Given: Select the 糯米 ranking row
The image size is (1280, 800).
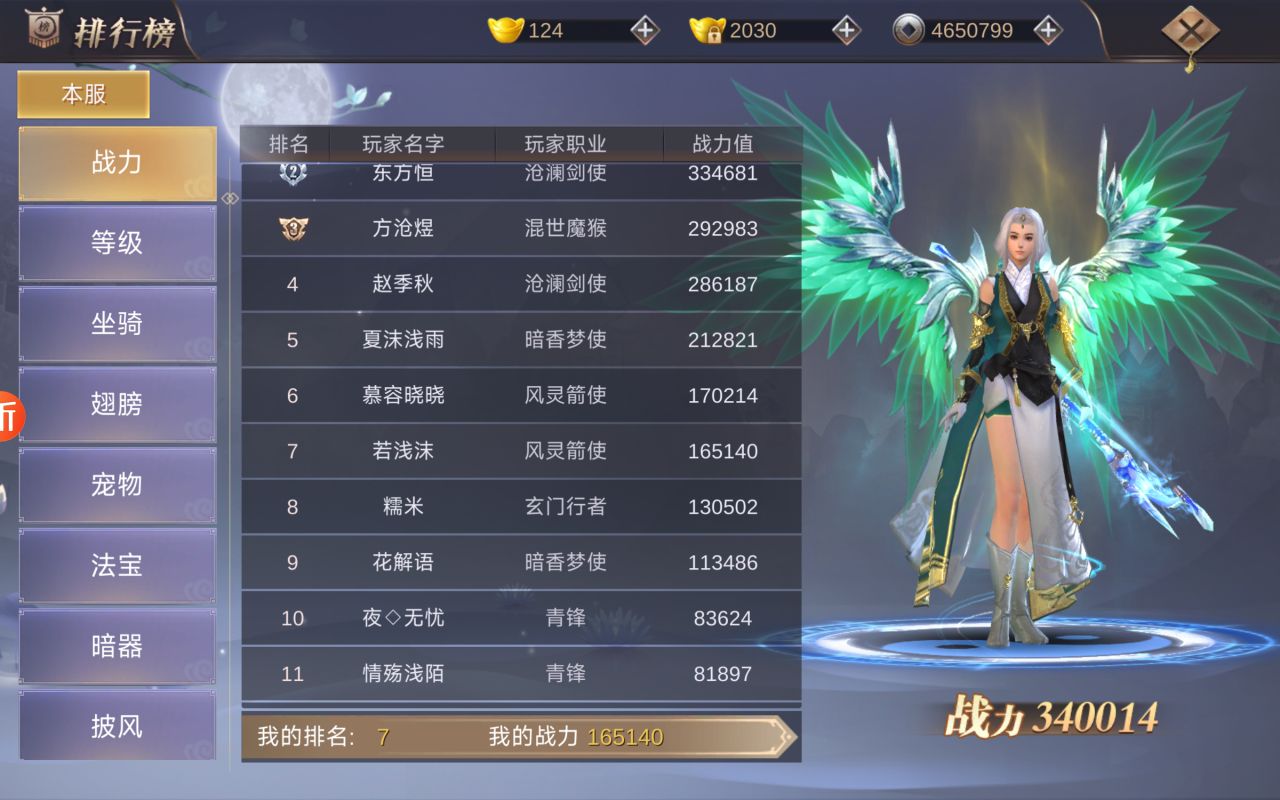Looking at the screenshot, I should pos(520,507).
